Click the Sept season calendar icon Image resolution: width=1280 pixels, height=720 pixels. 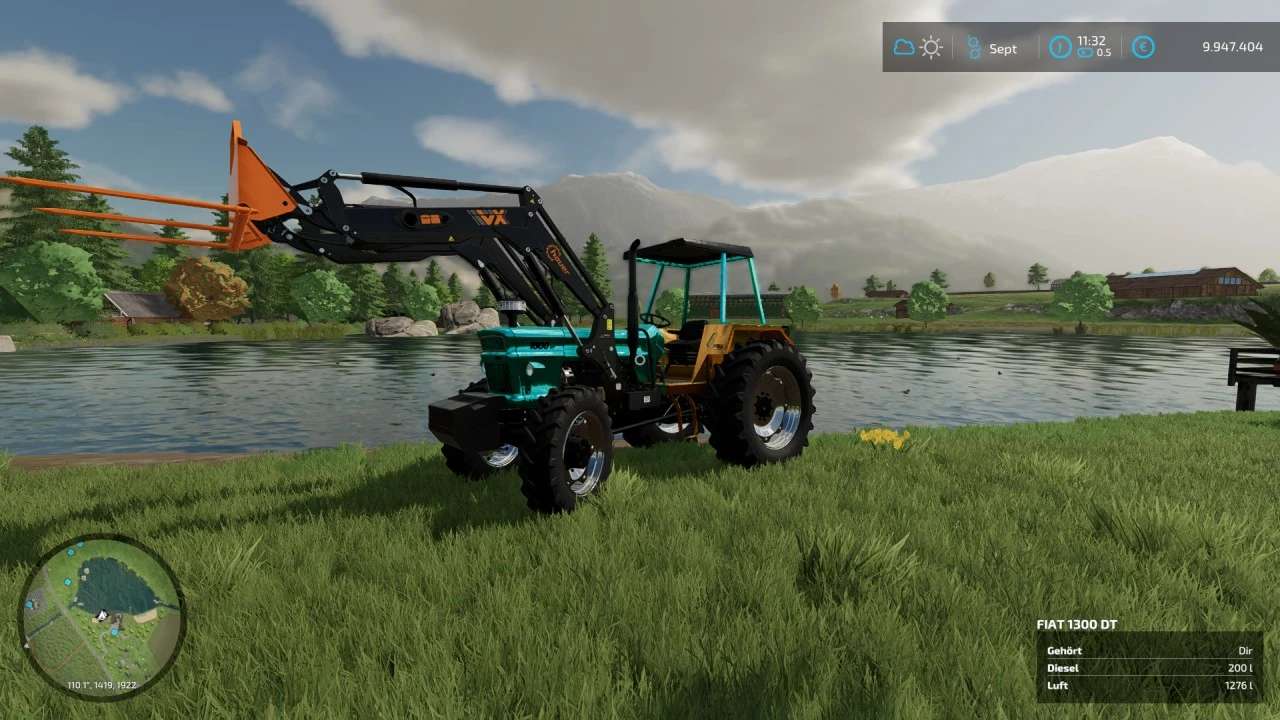pos(974,47)
